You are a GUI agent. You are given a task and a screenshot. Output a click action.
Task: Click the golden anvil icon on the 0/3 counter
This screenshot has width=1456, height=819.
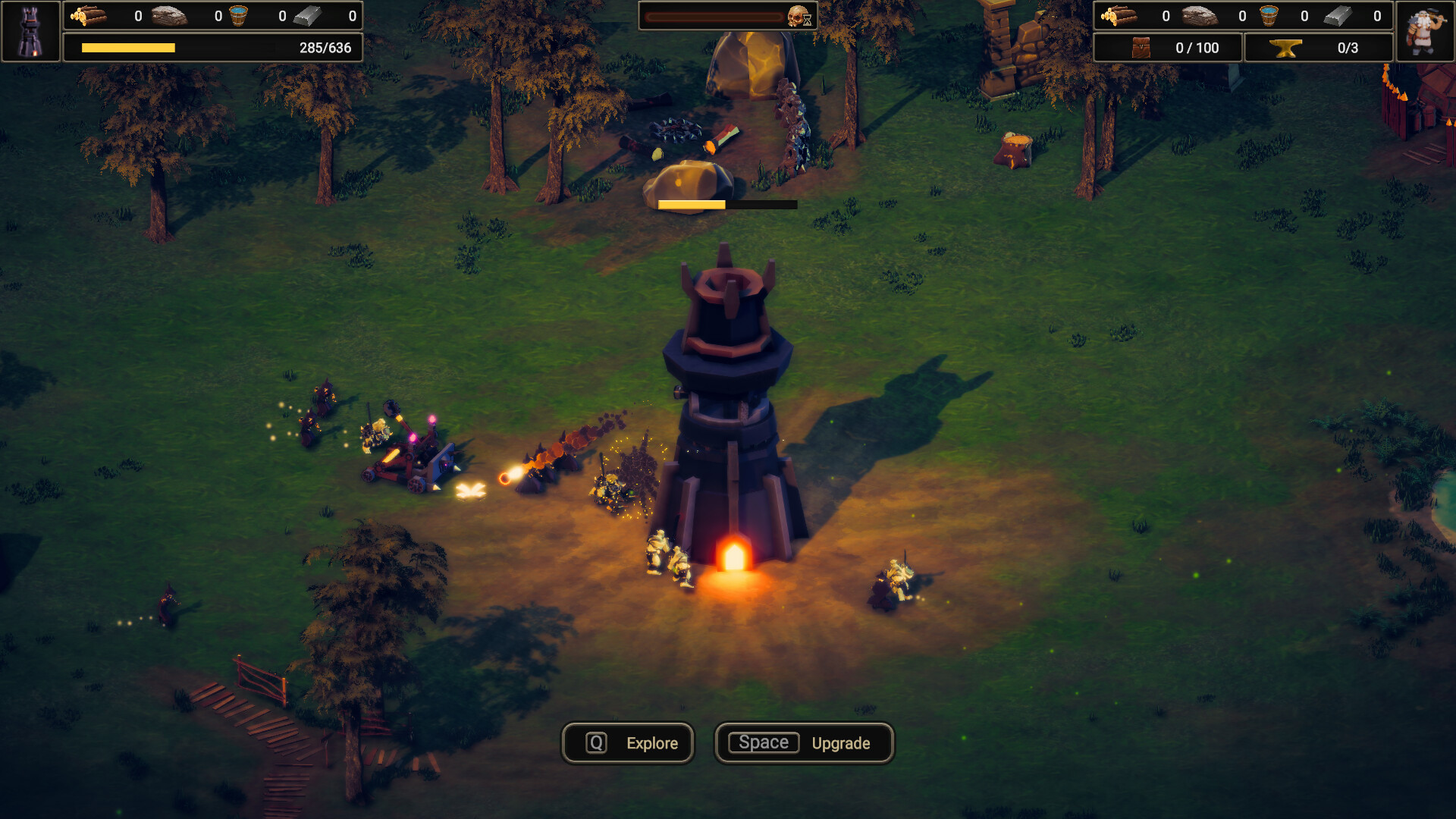click(x=1285, y=47)
